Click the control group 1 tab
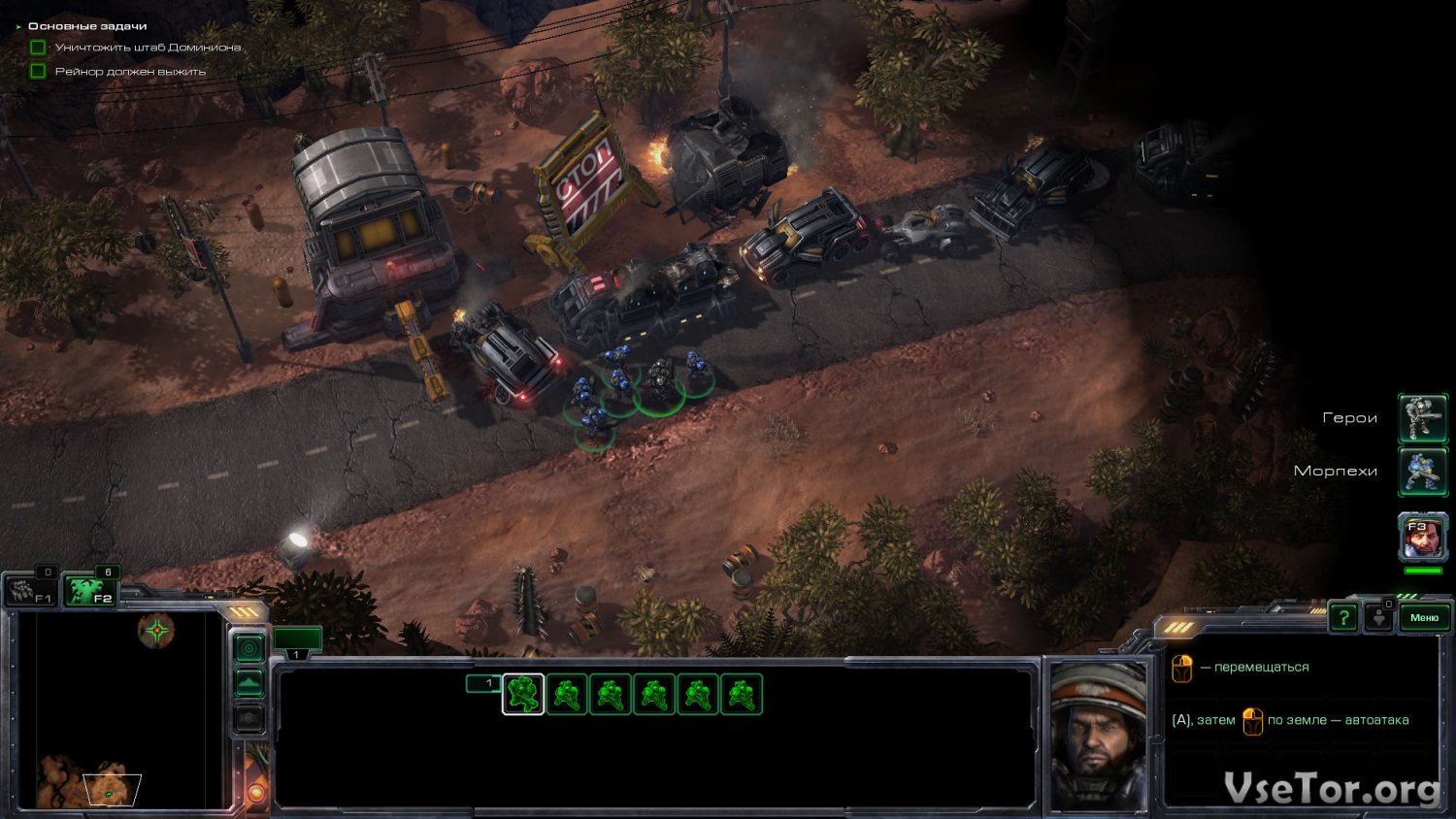The height and width of the screenshot is (819, 1456). 297,640
